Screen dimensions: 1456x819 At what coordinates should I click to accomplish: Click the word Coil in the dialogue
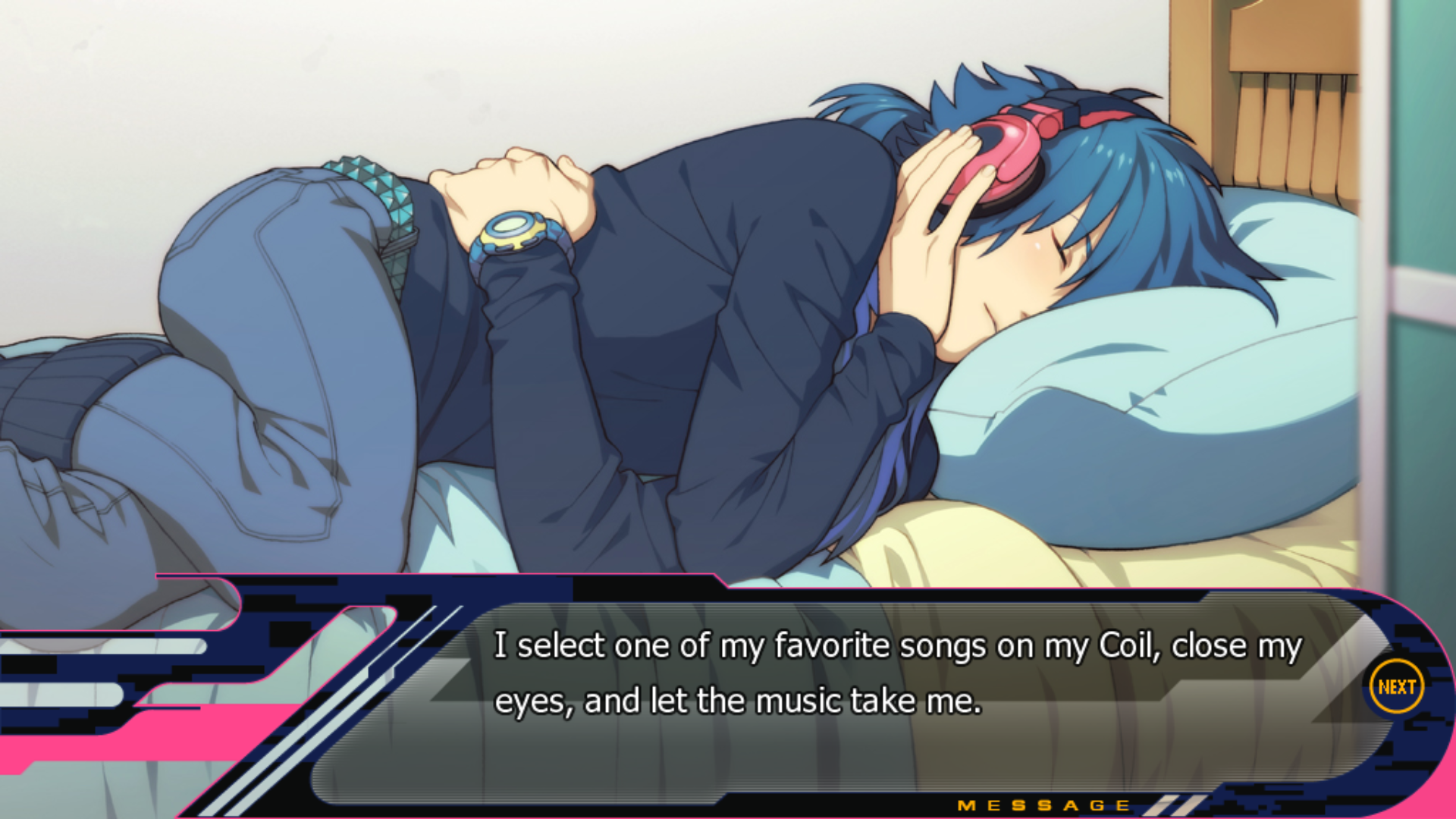point(1130,646)
